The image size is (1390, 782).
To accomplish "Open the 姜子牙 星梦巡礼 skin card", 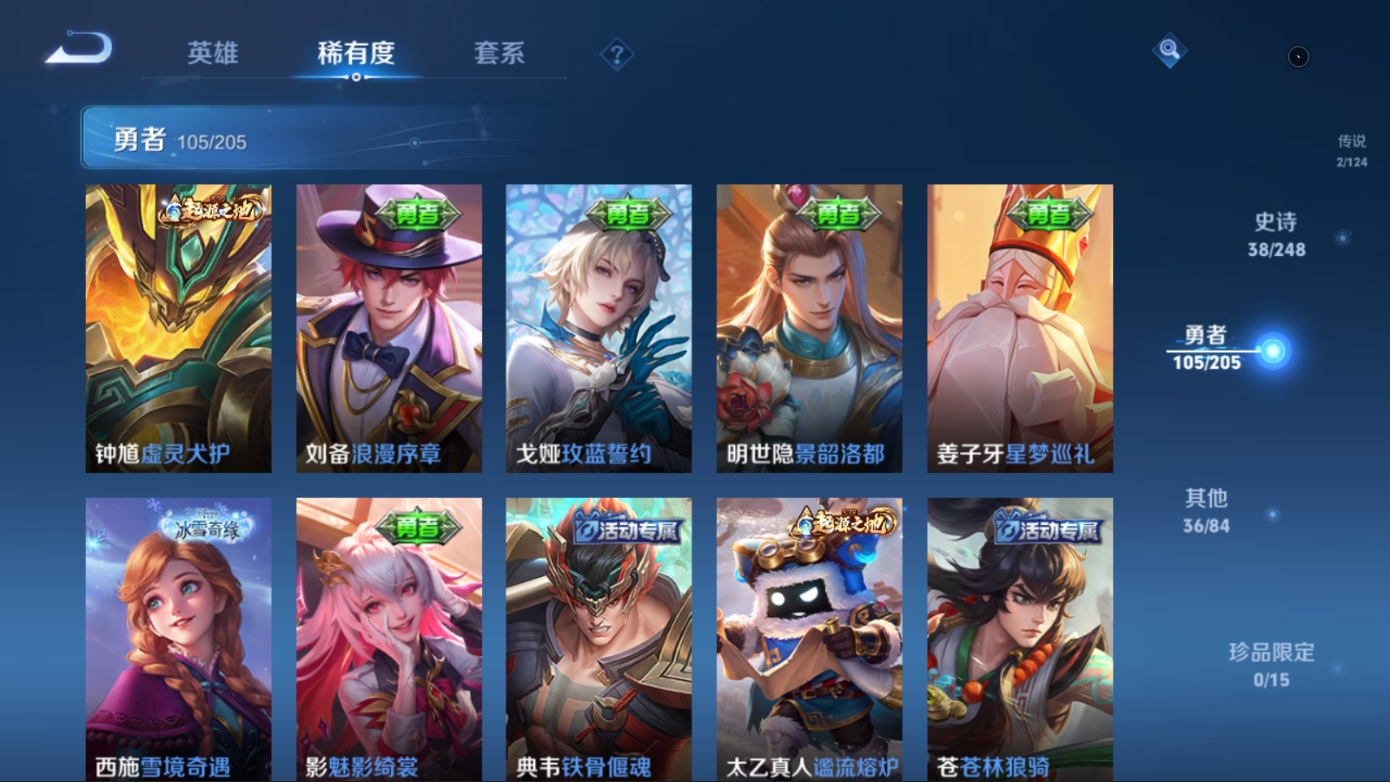I will (x=1020, y=328).
